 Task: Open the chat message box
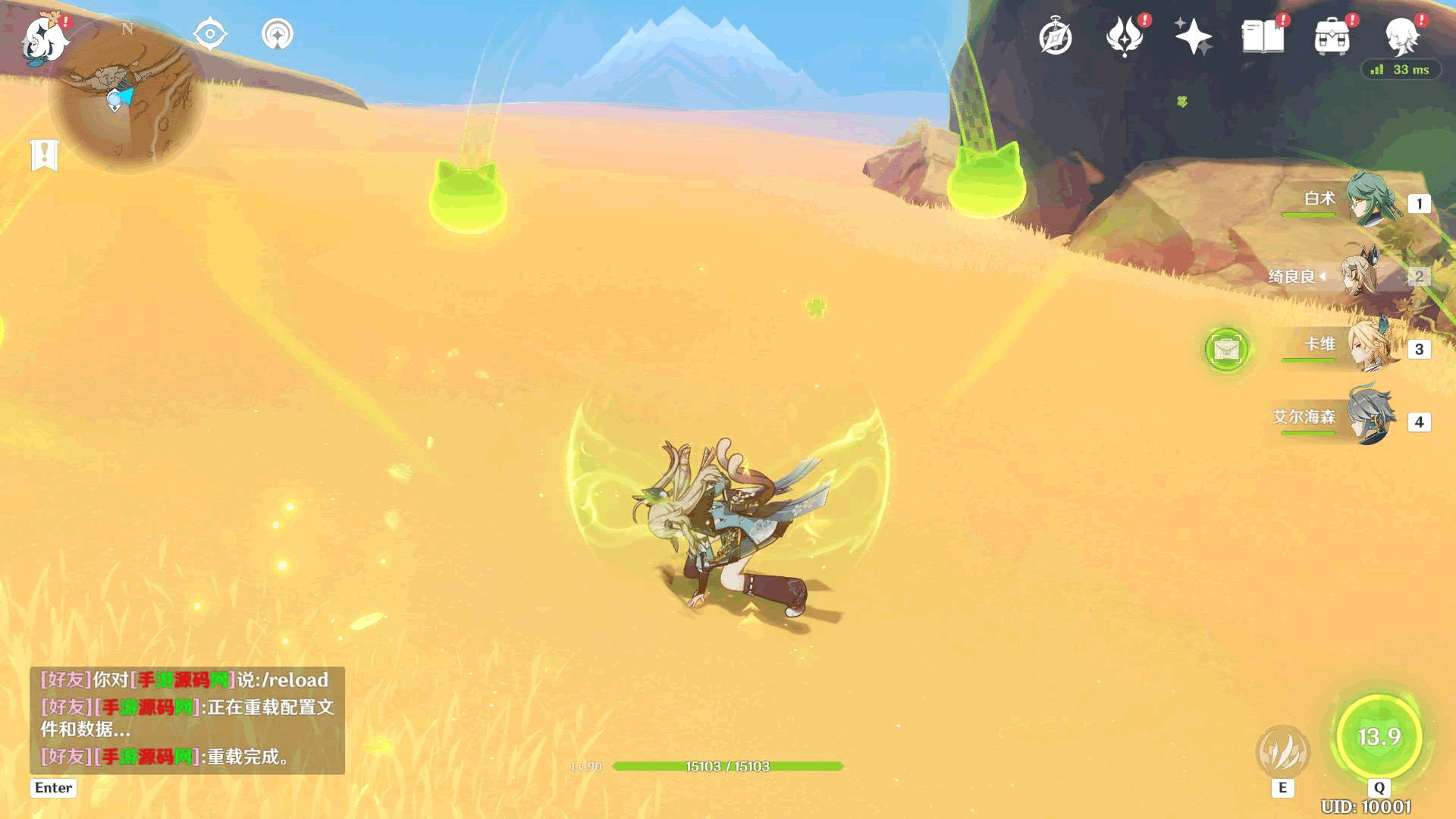(187, 720)
